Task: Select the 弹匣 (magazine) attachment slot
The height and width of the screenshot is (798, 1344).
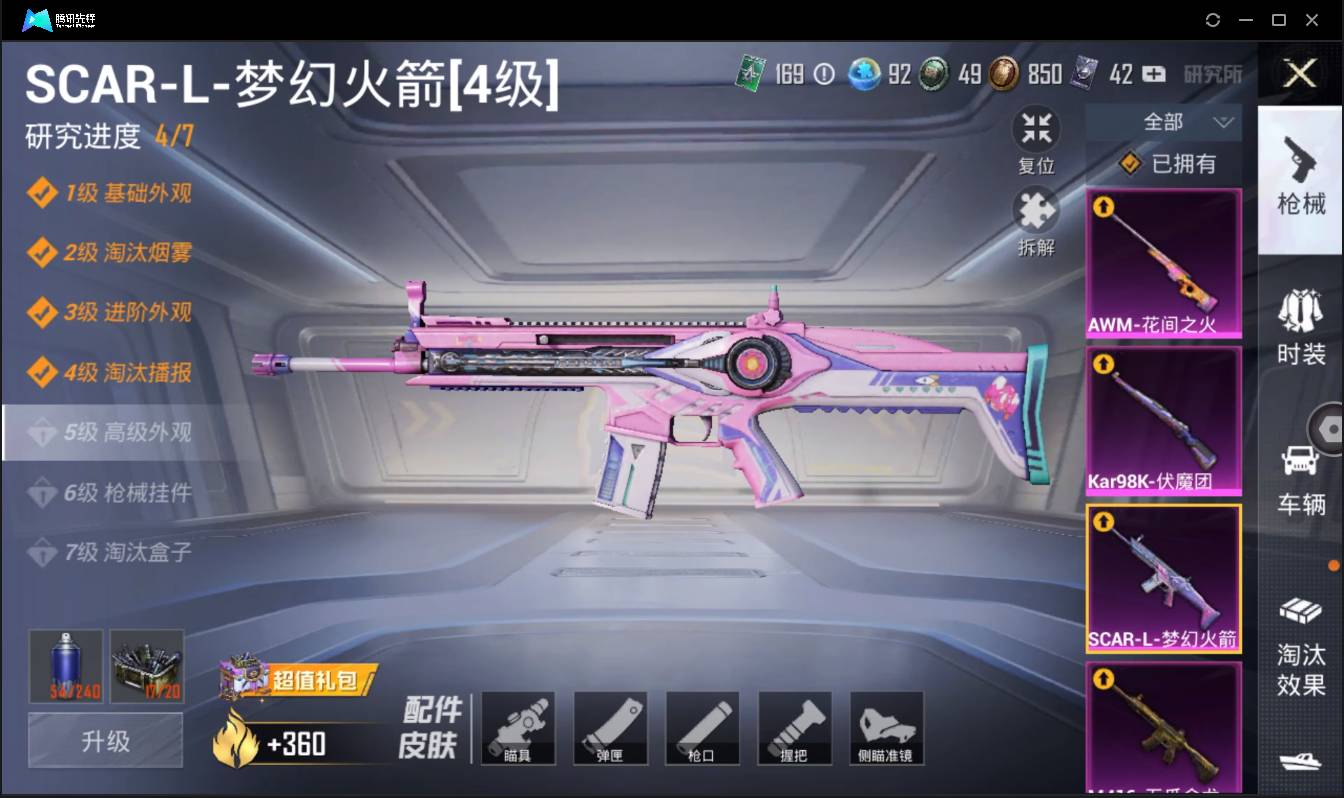Action: tap(610, 728)
